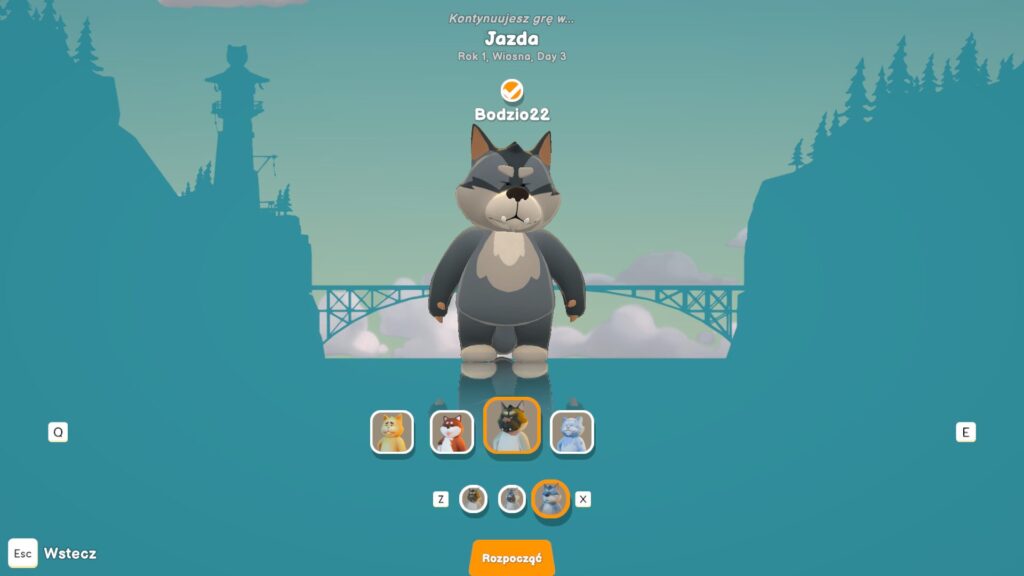The image size is (1024, 576).
Task: Click the orange-ringed blue-grey wolf variant circle
Action: tap(550, 498)
